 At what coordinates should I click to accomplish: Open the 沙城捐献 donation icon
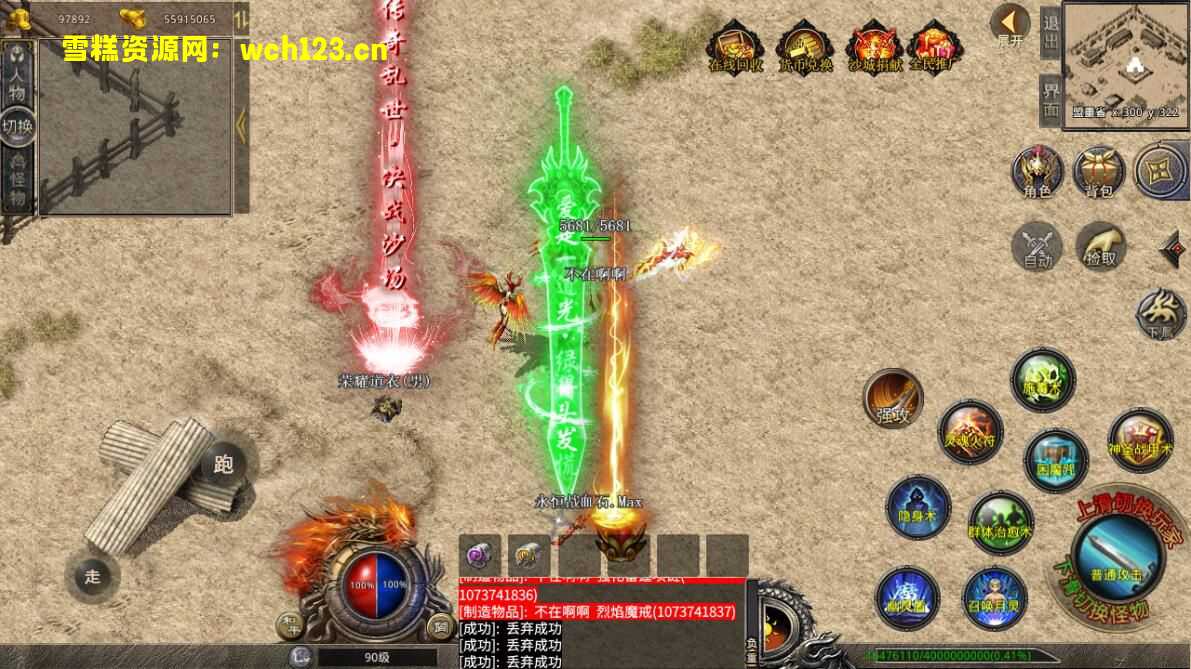coord(875,47)
